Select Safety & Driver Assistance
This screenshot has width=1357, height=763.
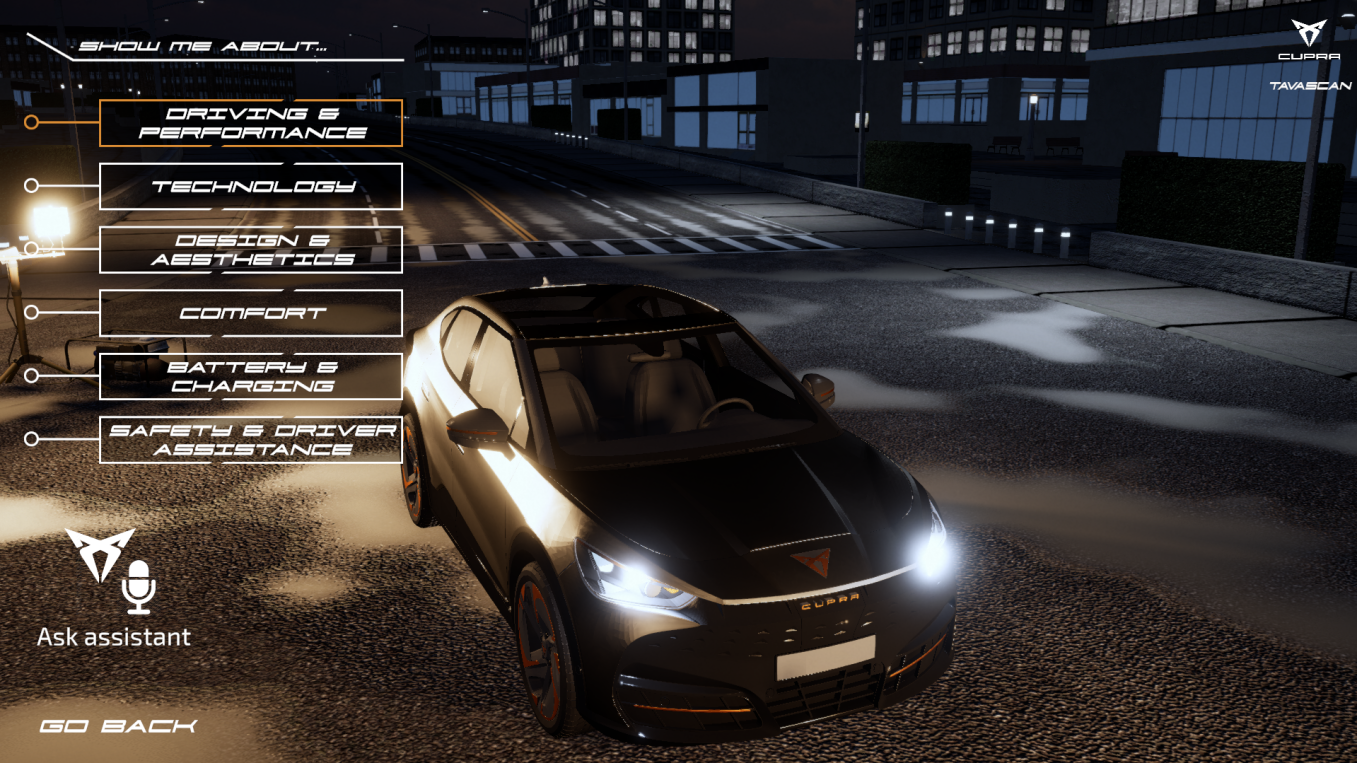pyautogui.click(x=251, y=440)
